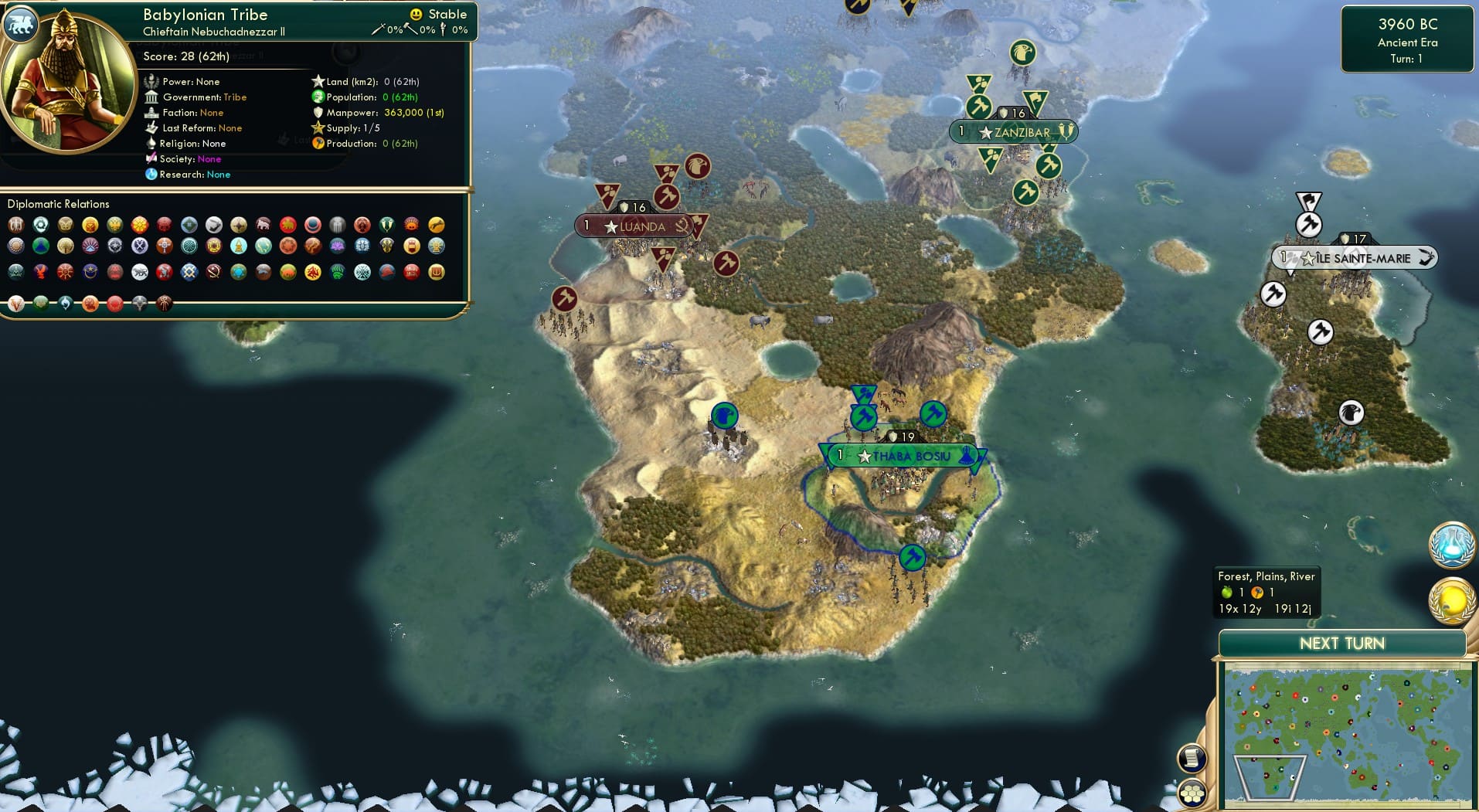Image resolution: width=1479 pixels, height=812 pixels.
Task: Select the first civ icon under Diplomatic Relations
Action: coord(17,226)
